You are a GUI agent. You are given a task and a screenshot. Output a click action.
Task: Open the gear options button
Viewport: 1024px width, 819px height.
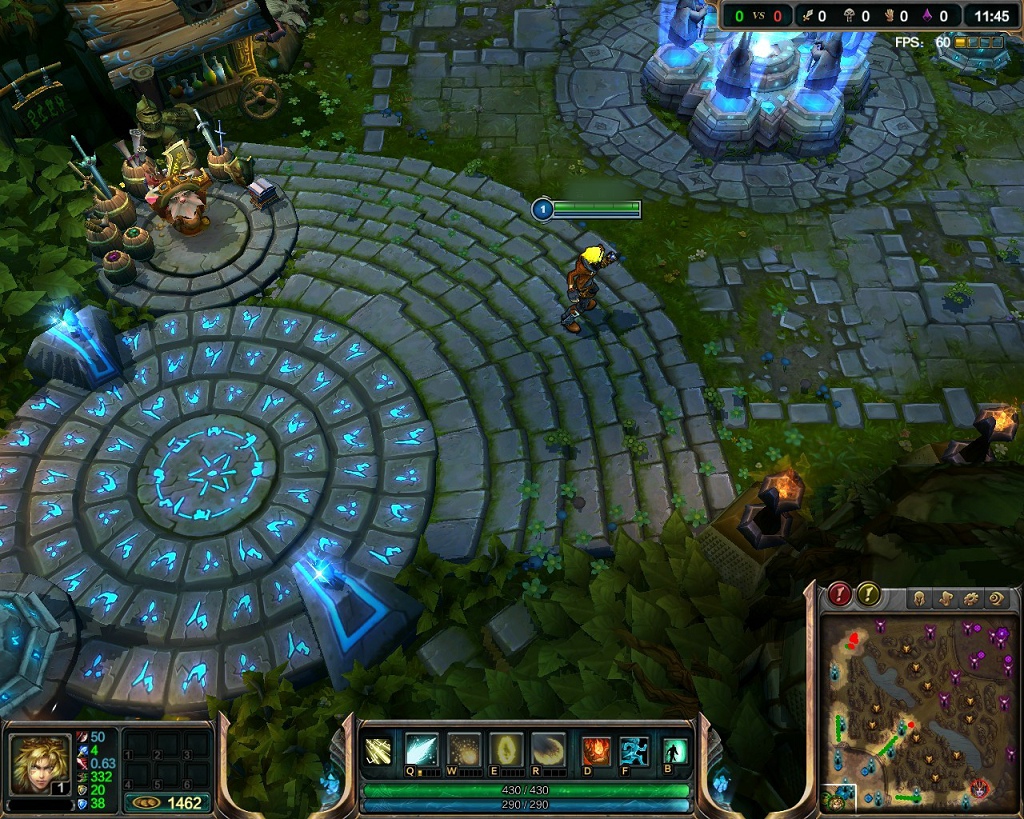[x=969, y=598]
